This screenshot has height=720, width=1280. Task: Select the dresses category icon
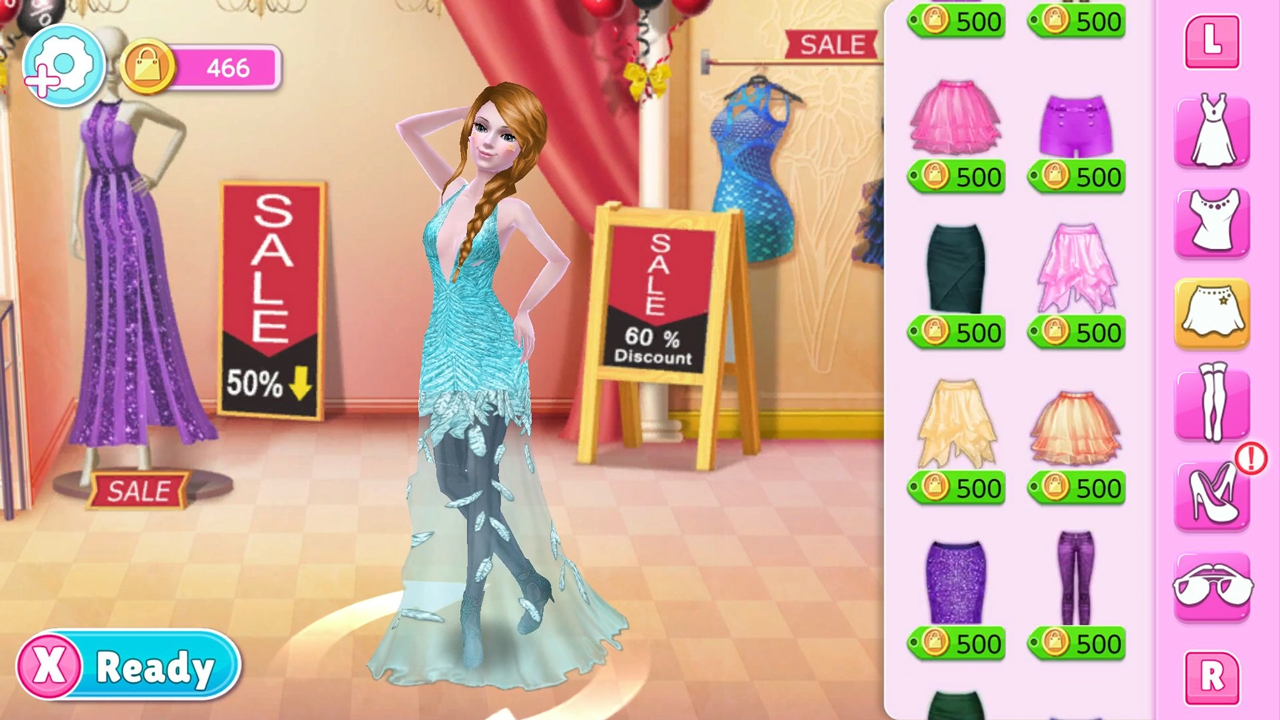(1212, 132)
